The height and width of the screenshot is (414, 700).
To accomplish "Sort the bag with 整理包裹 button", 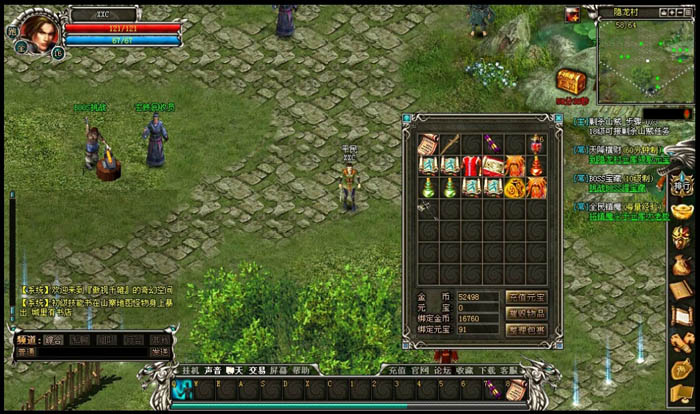I will tap(525, 329).
